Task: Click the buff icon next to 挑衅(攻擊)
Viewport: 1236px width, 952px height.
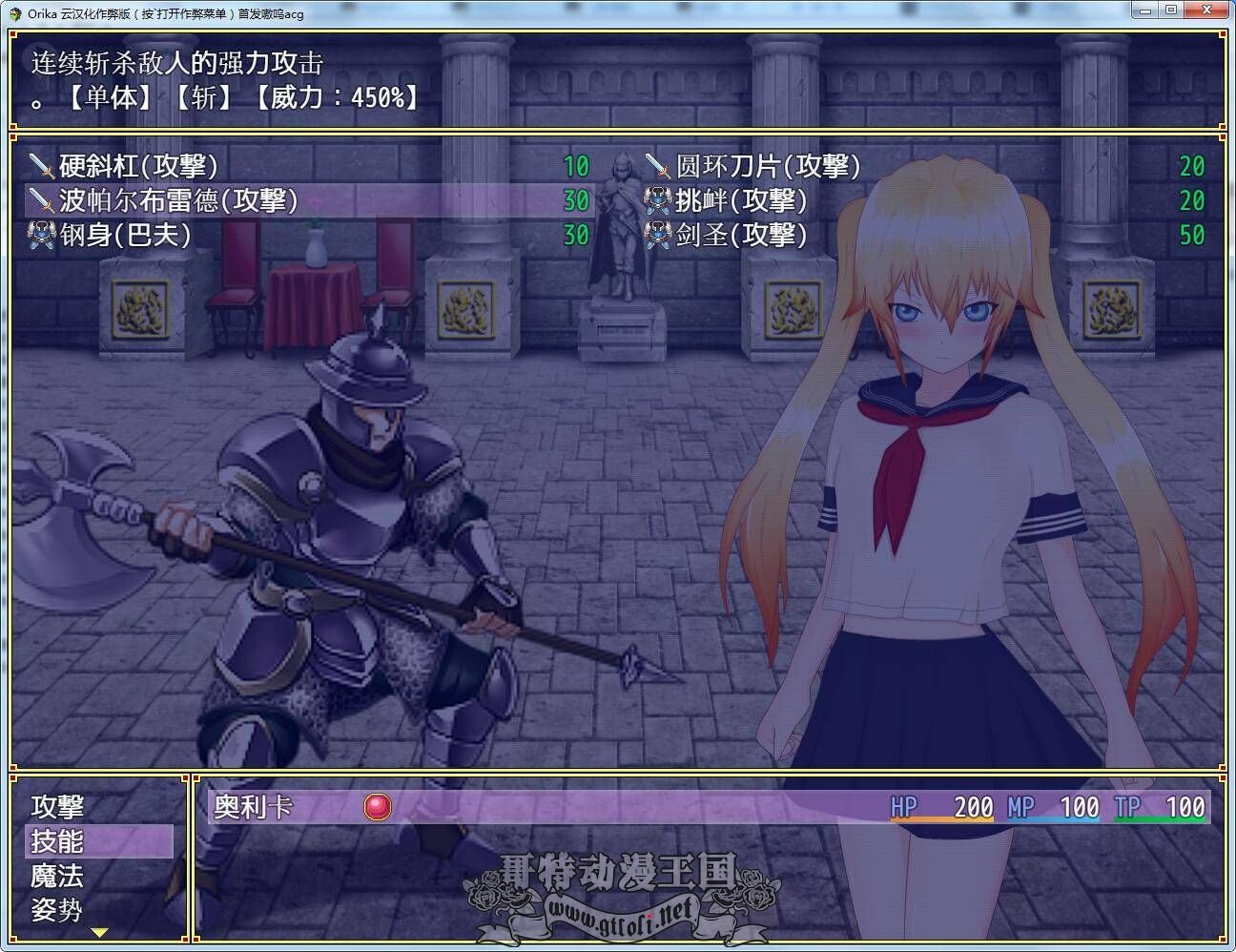Action: pos(657,201)
